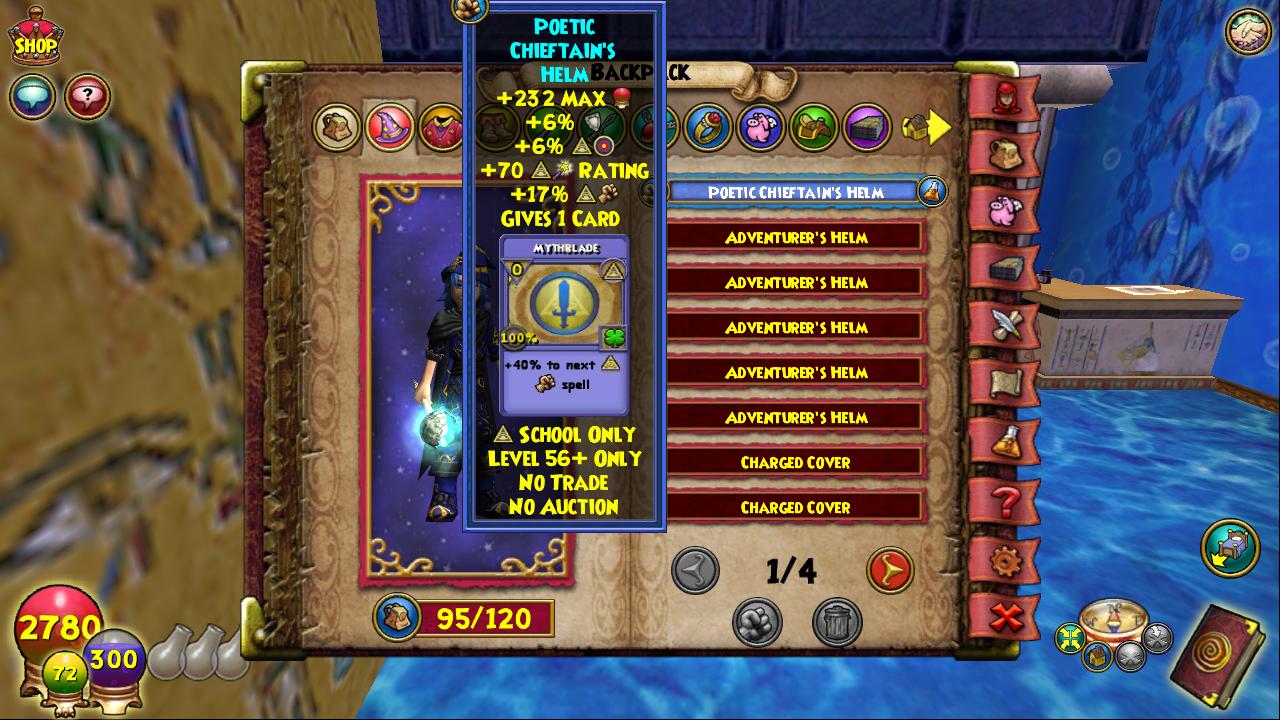Open the gear settings tab
Viewport: 1280px width, 720px height.
[x=1004, y=560]
